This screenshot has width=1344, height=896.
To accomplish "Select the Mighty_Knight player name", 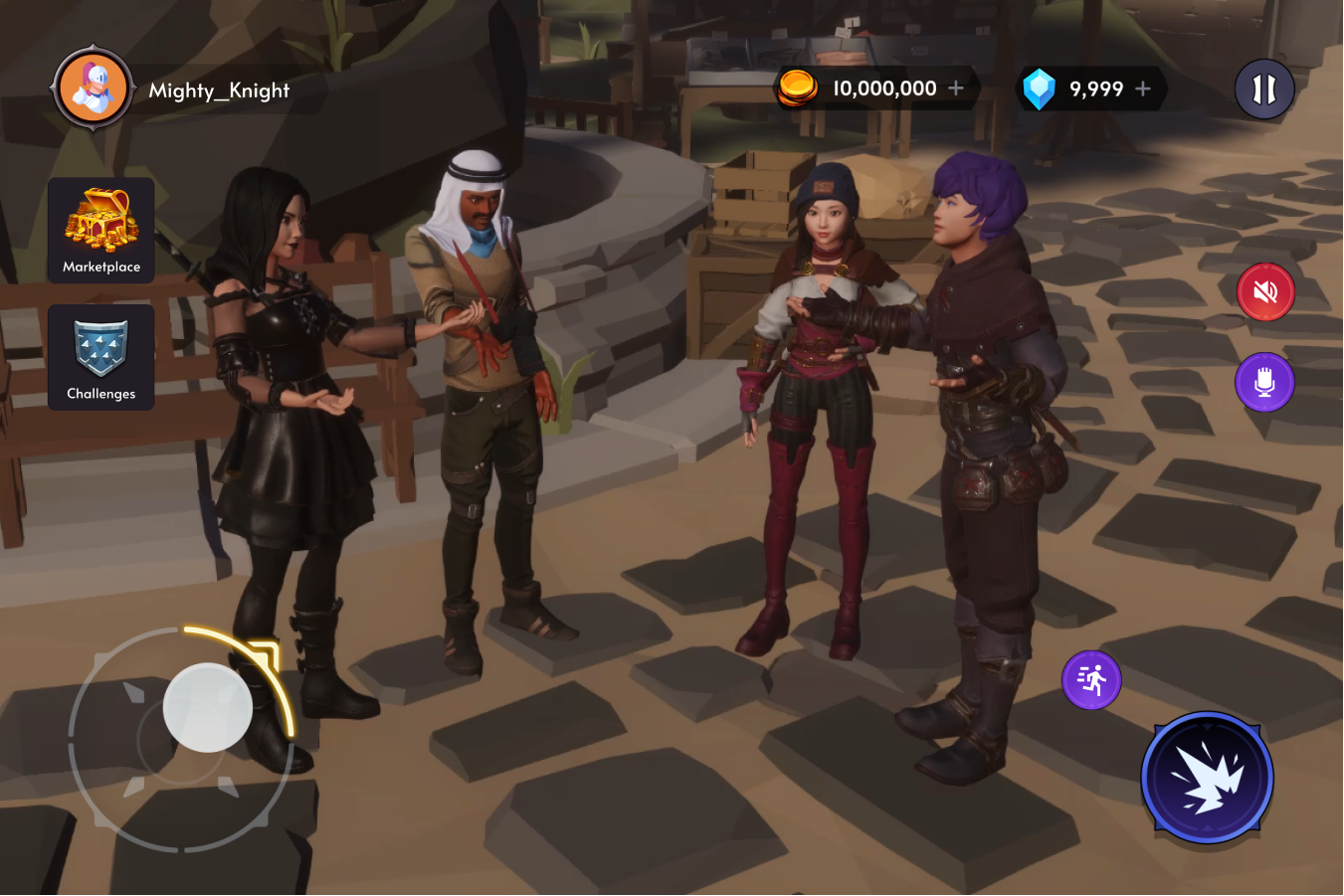I will pyautogui.click(x=220, y=90).
